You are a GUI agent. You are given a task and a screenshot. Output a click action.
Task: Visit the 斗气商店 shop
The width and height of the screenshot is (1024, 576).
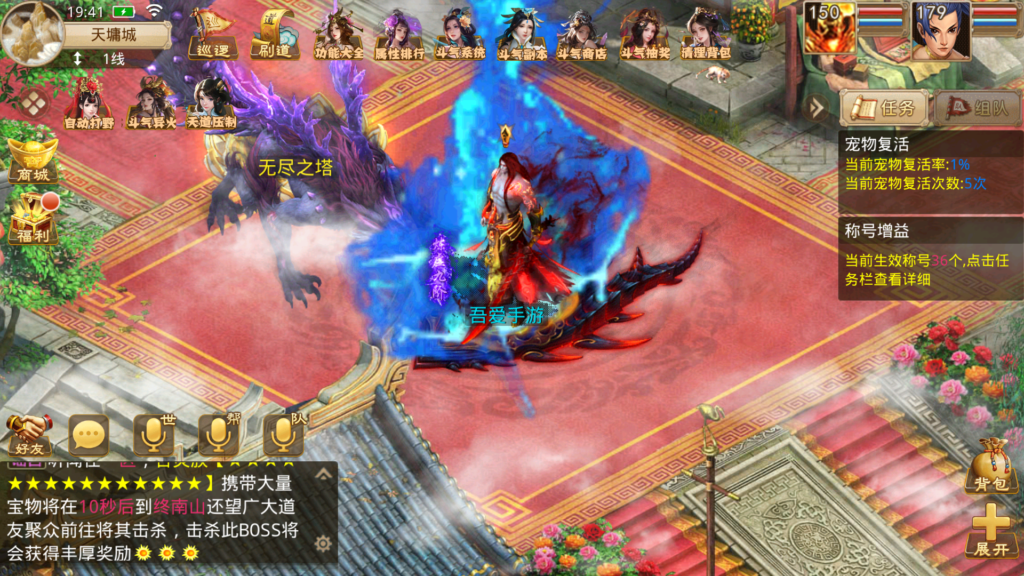581,35
